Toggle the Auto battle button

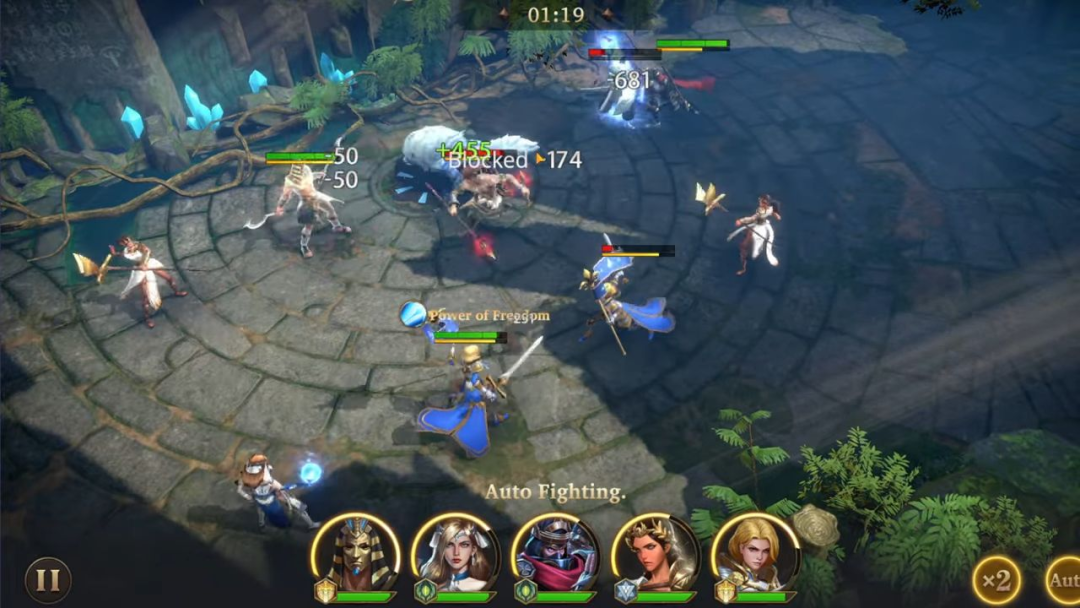tap(1063, 579)
